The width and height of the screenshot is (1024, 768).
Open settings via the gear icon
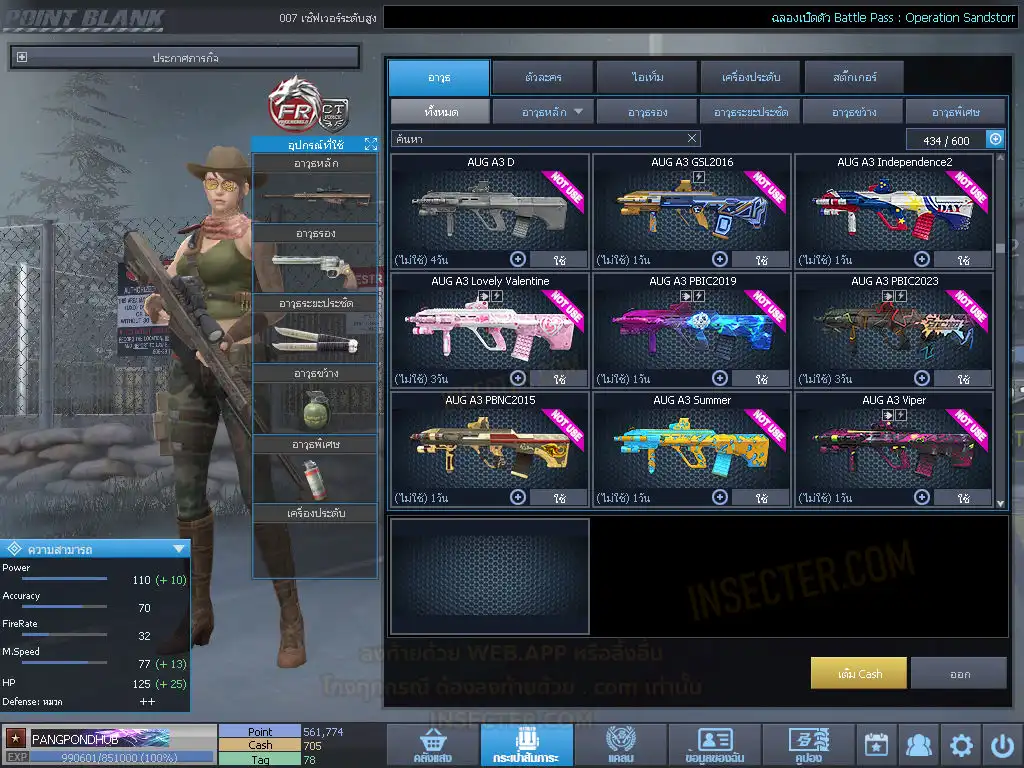pyautogui.click(x=961, y=745)
